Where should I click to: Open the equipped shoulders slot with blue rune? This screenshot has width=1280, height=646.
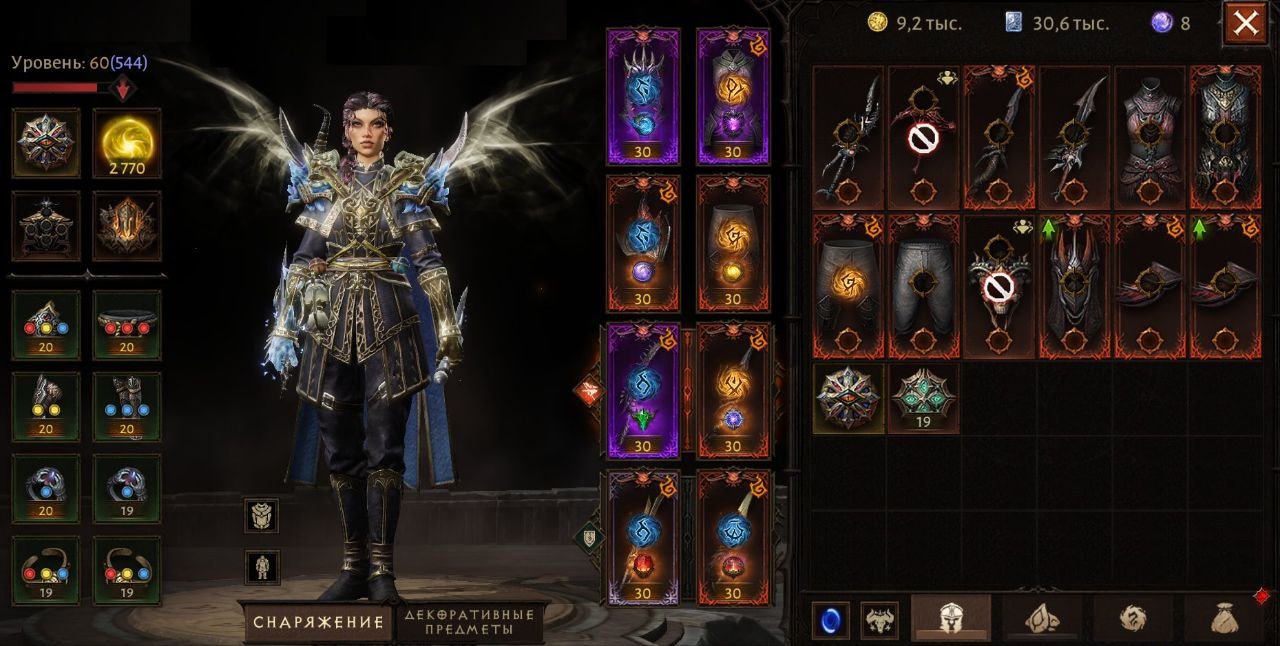tap(643, 97)
